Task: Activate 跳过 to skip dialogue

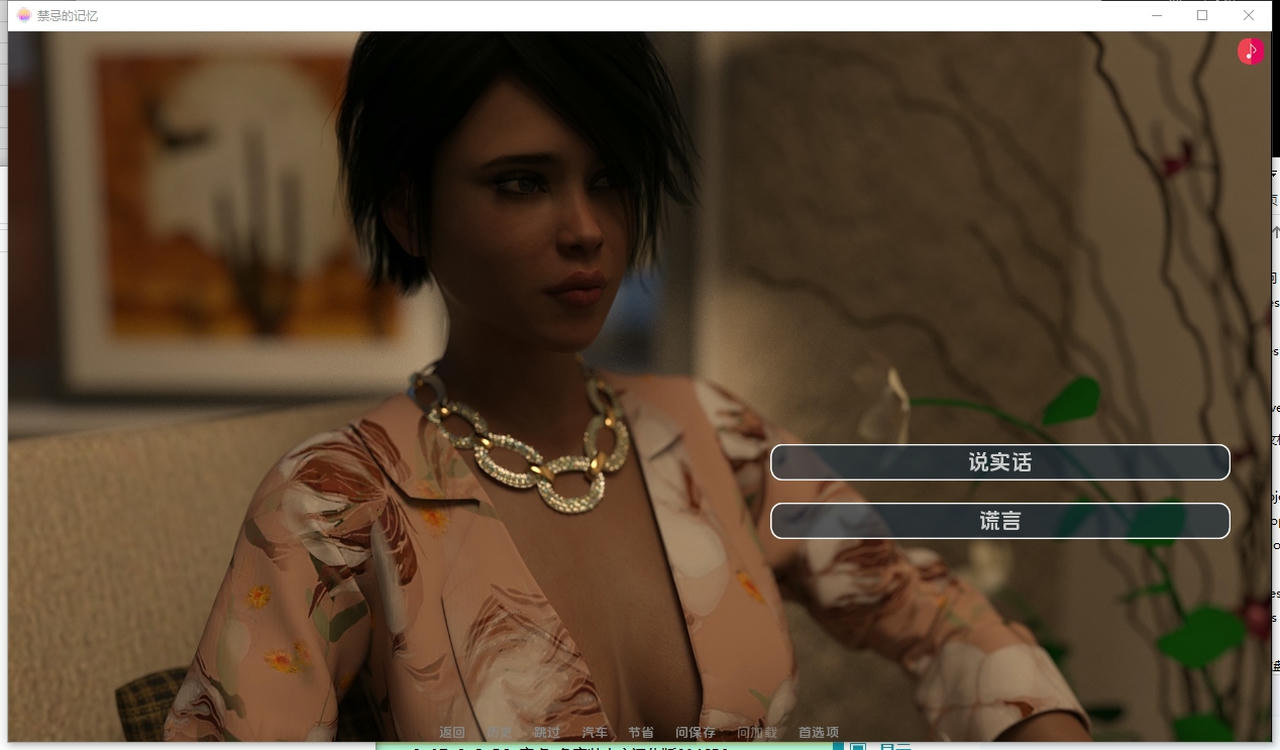Action: (x=547, y=732)
